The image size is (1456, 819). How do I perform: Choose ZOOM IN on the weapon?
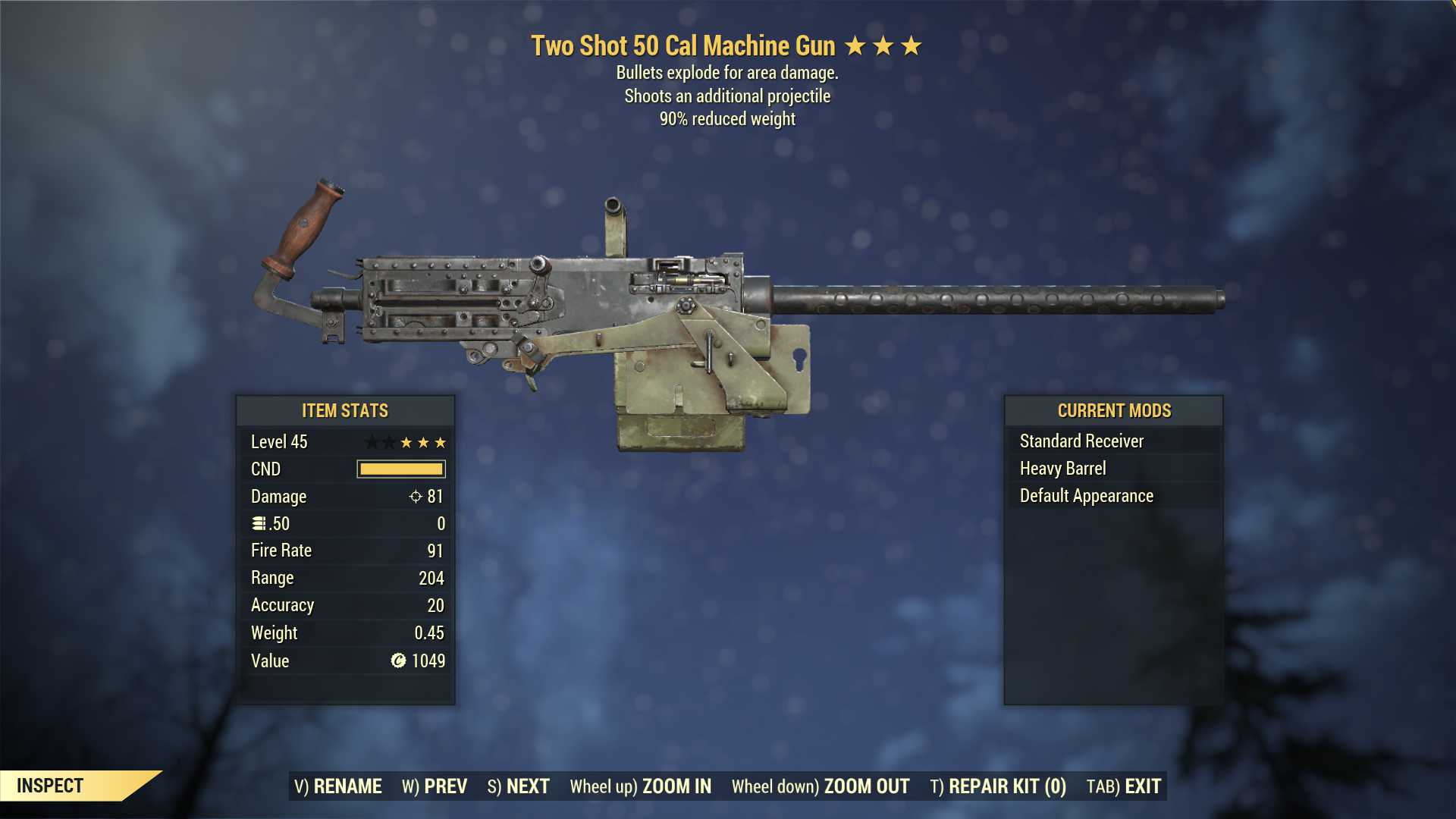click(641, 786)
